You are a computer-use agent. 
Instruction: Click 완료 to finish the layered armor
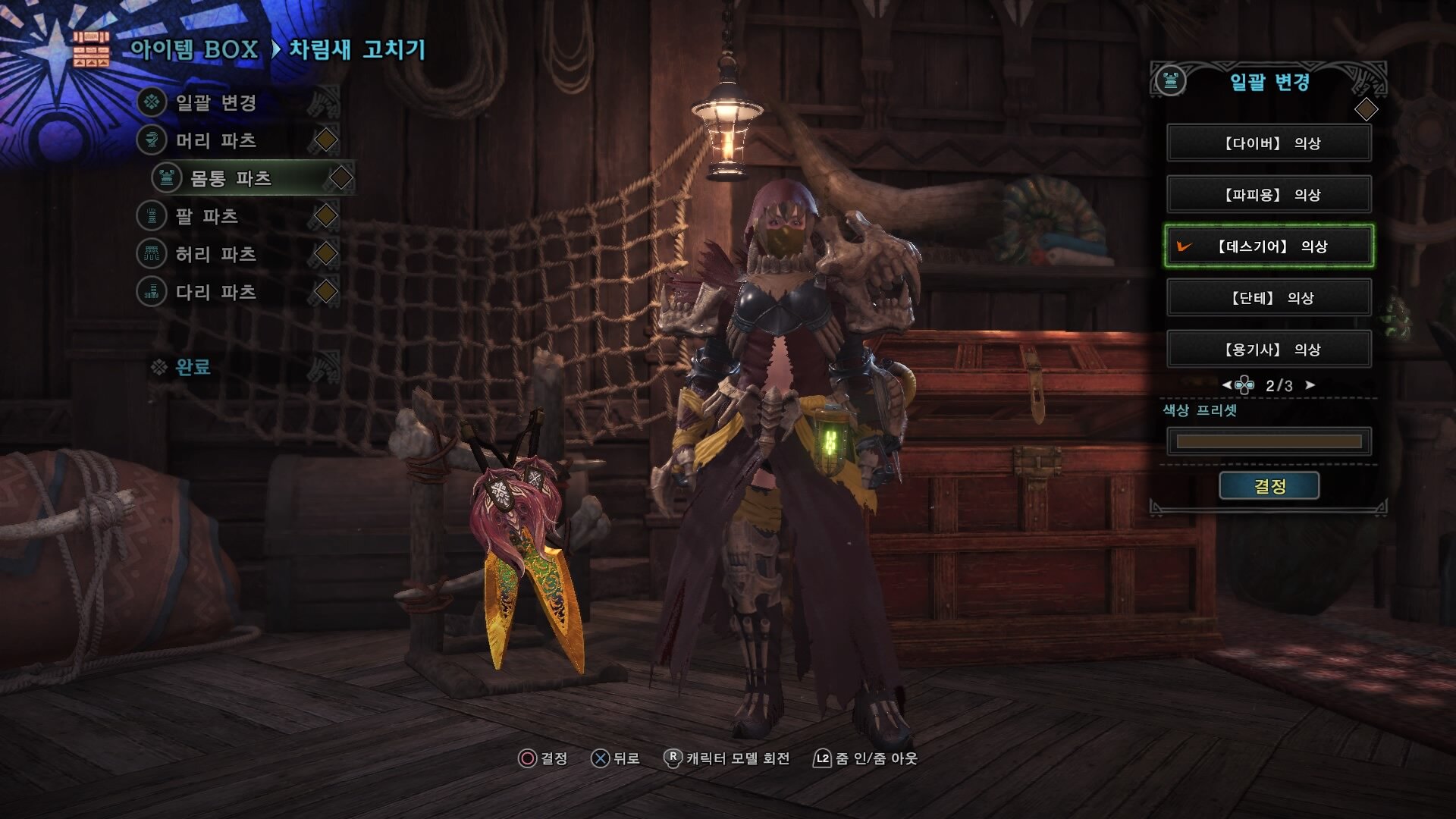(x=193, y=368)
